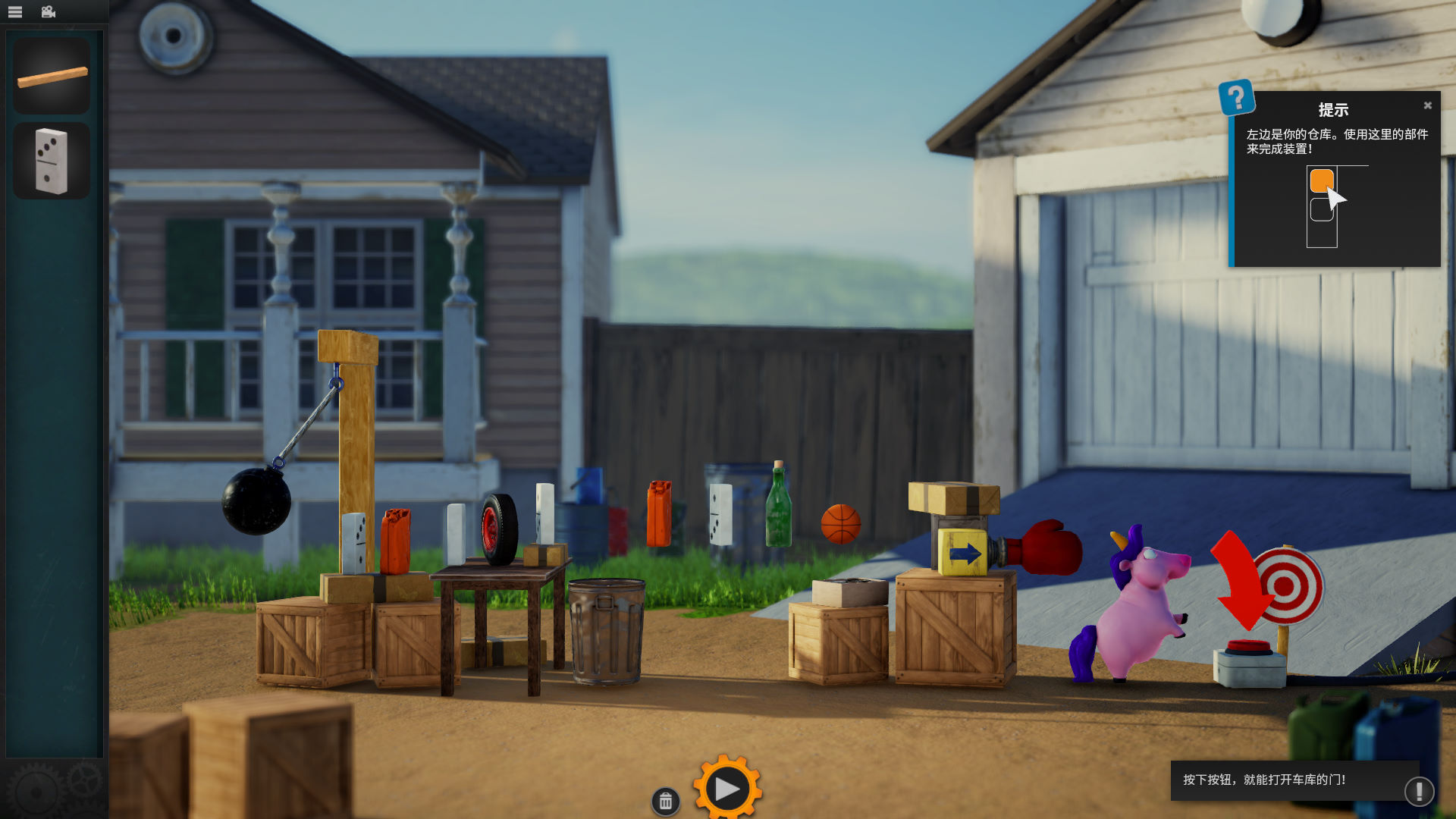The height and width of the screenshot is (819, 1456).
Task: Start the machine with the play button
Action: pyautogui.click(x=726, y=789)
